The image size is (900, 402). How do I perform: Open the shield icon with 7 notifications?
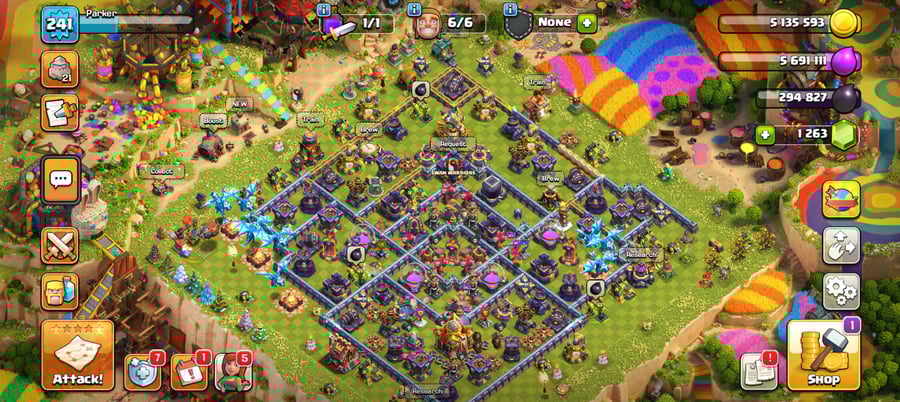143,372
